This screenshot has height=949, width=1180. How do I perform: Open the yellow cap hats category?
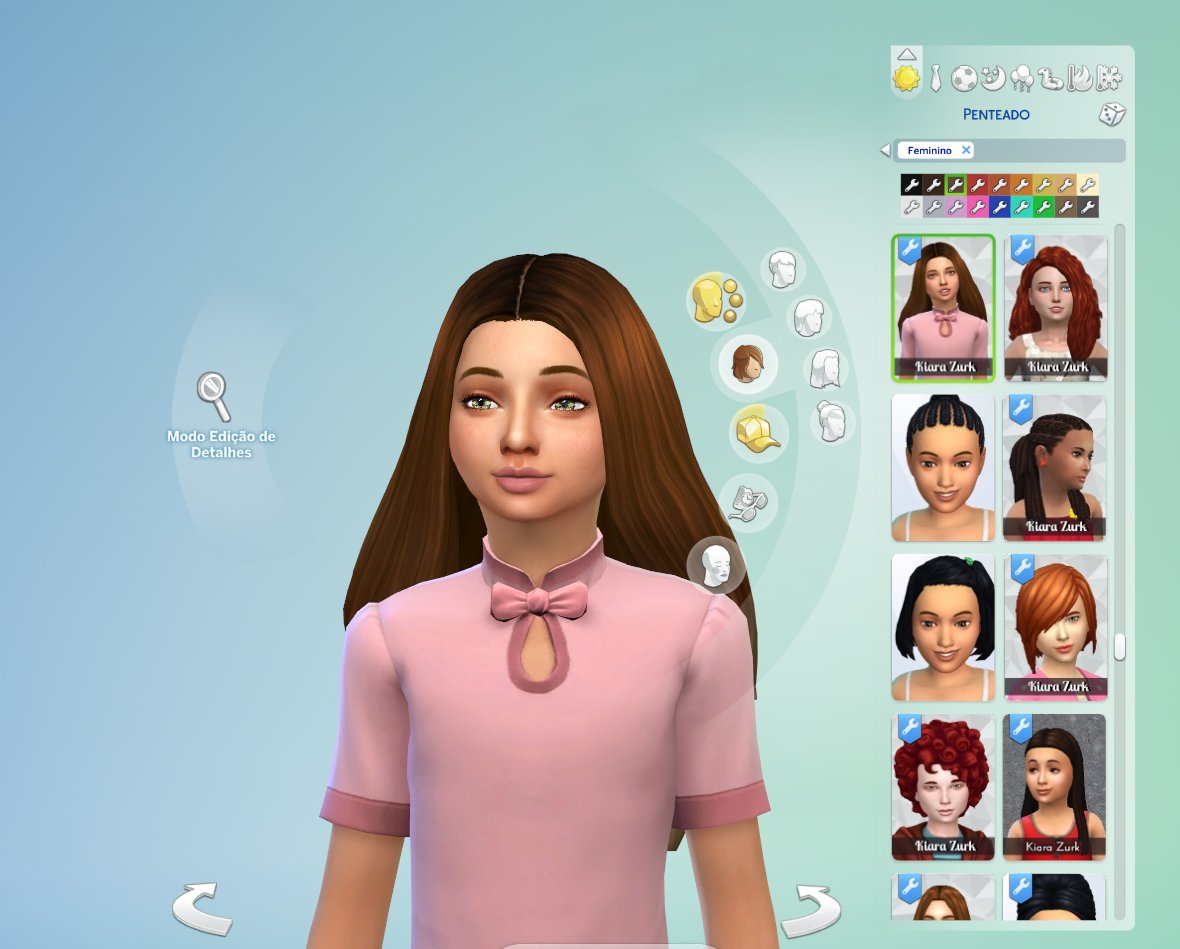pyautogui.click(x=759, y=432)
